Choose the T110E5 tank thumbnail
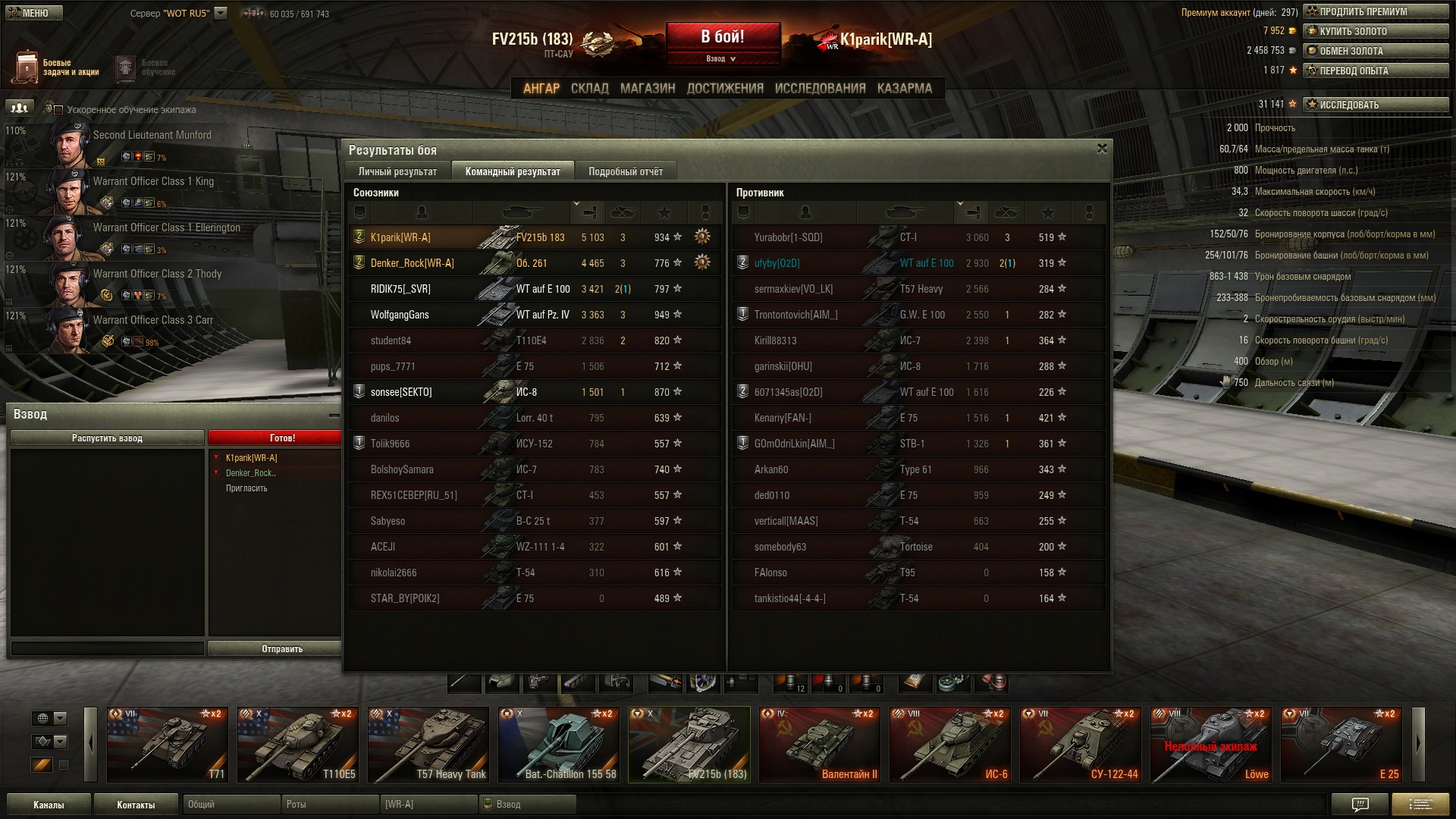 pyautogui.click(x=298, y=745)
